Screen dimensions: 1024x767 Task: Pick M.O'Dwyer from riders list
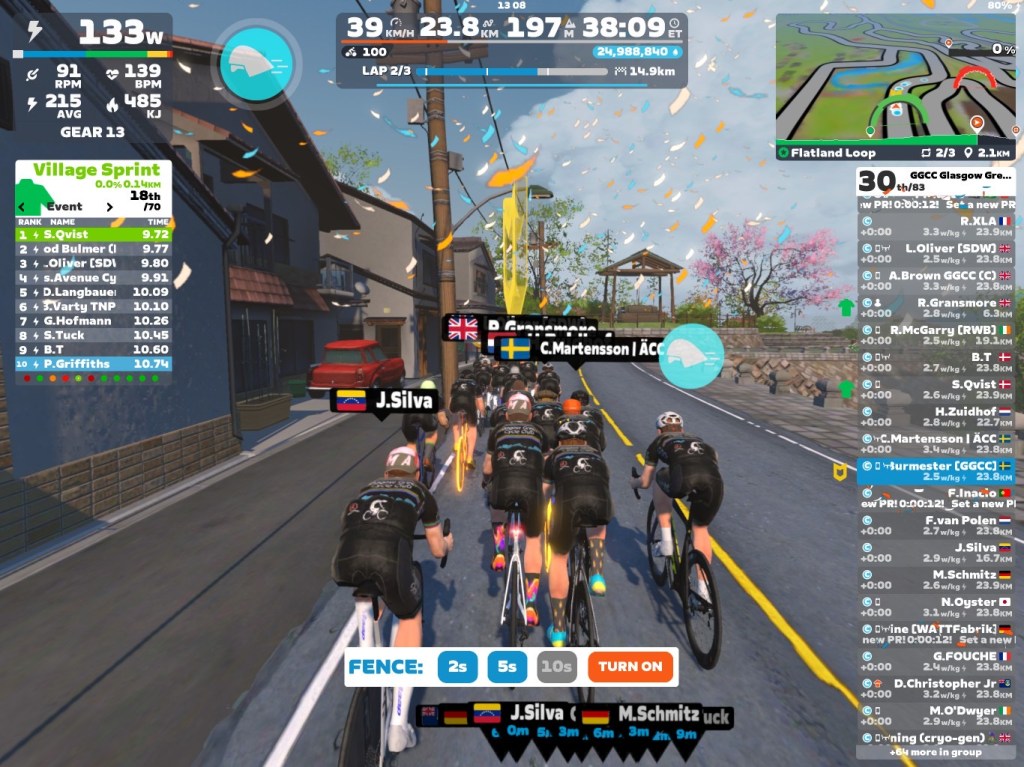tap(936, 716)
